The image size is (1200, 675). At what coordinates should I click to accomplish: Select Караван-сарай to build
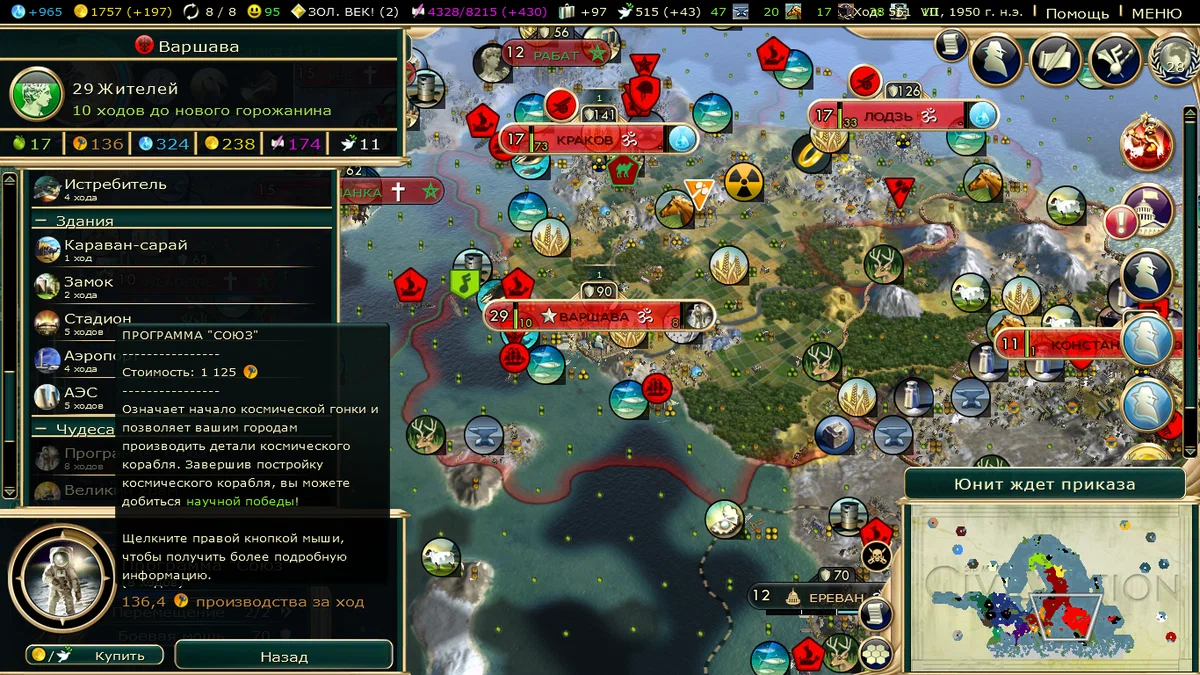click(125, 246)
